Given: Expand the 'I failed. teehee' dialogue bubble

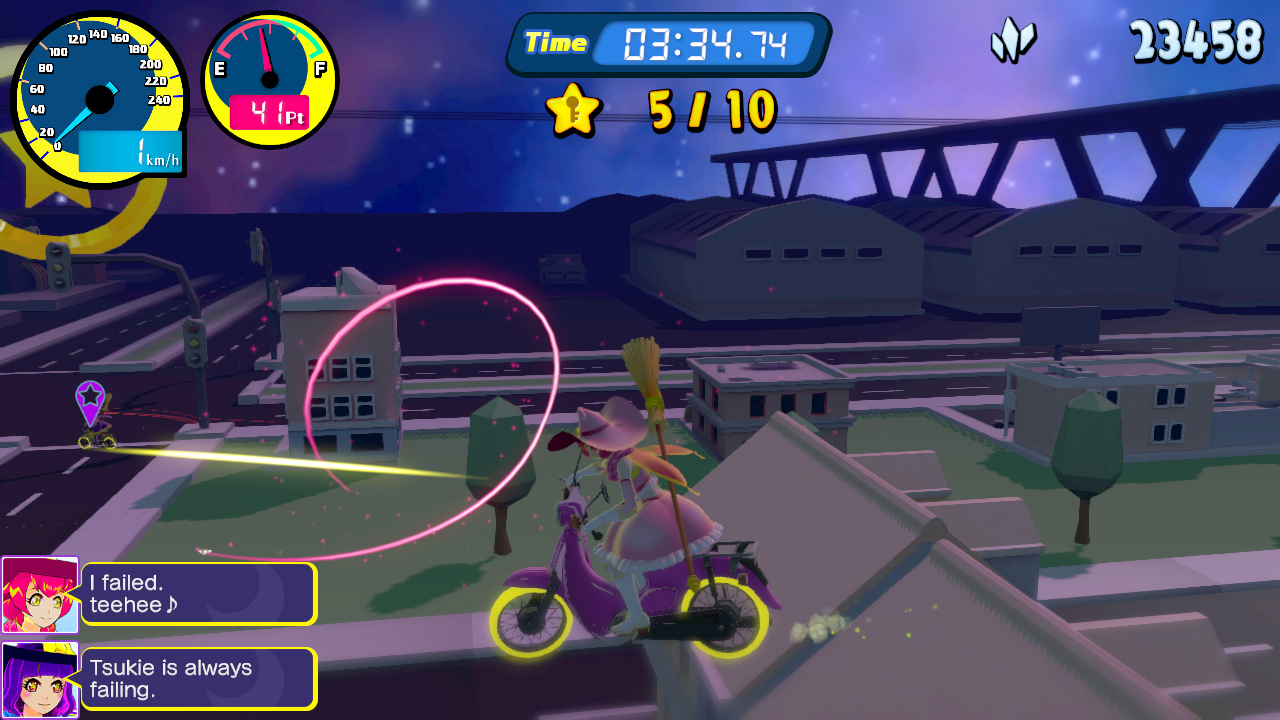Looking at the screenshot, I should (200, 592).
